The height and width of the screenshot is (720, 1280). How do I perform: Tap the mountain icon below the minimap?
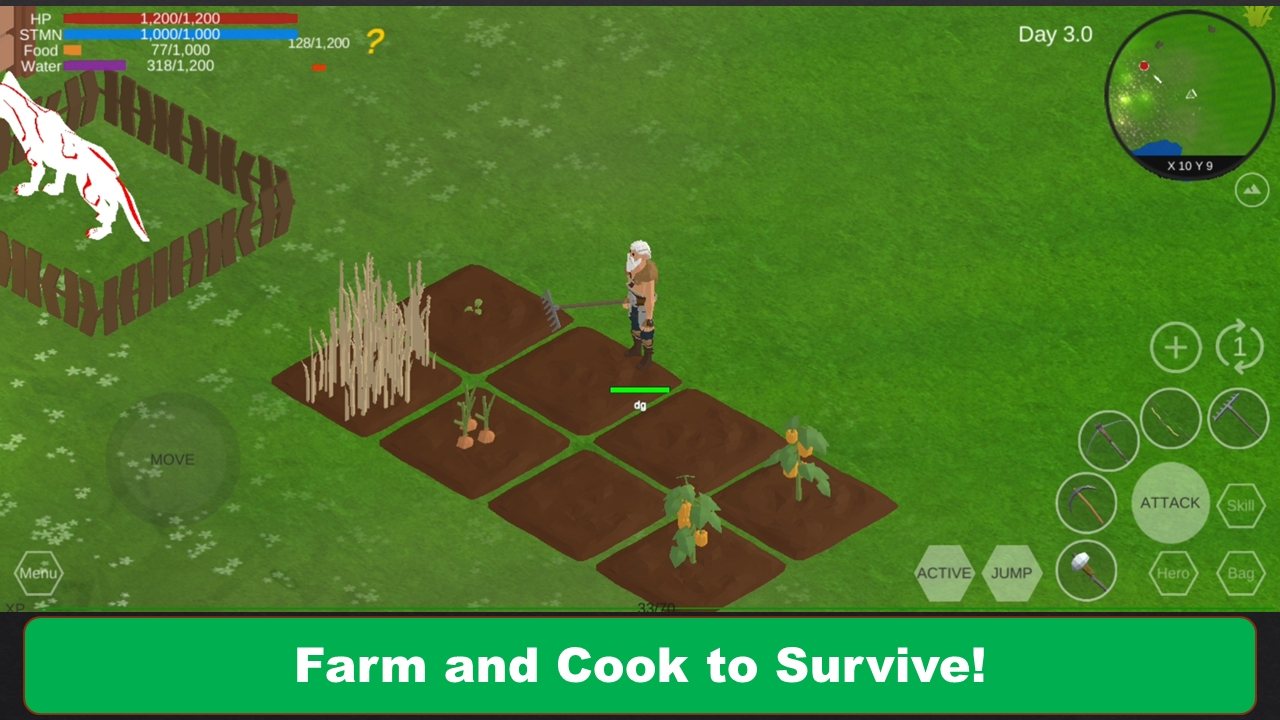tap(1251, 190)
